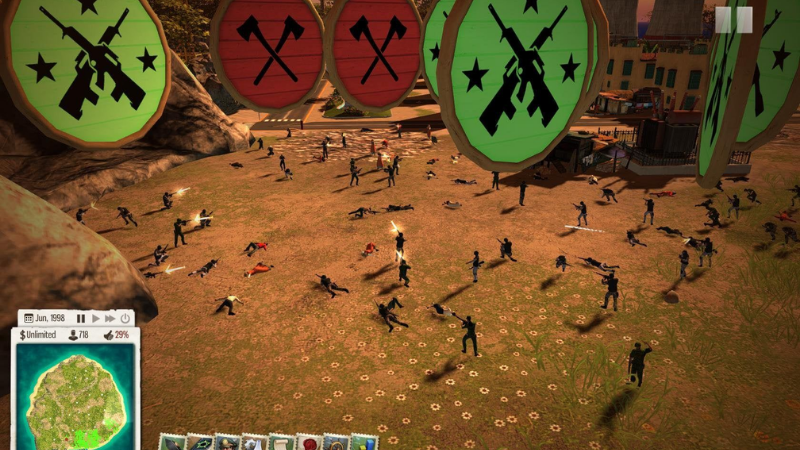Show the thumbs-up approval rating icon

tap(108, 334)
